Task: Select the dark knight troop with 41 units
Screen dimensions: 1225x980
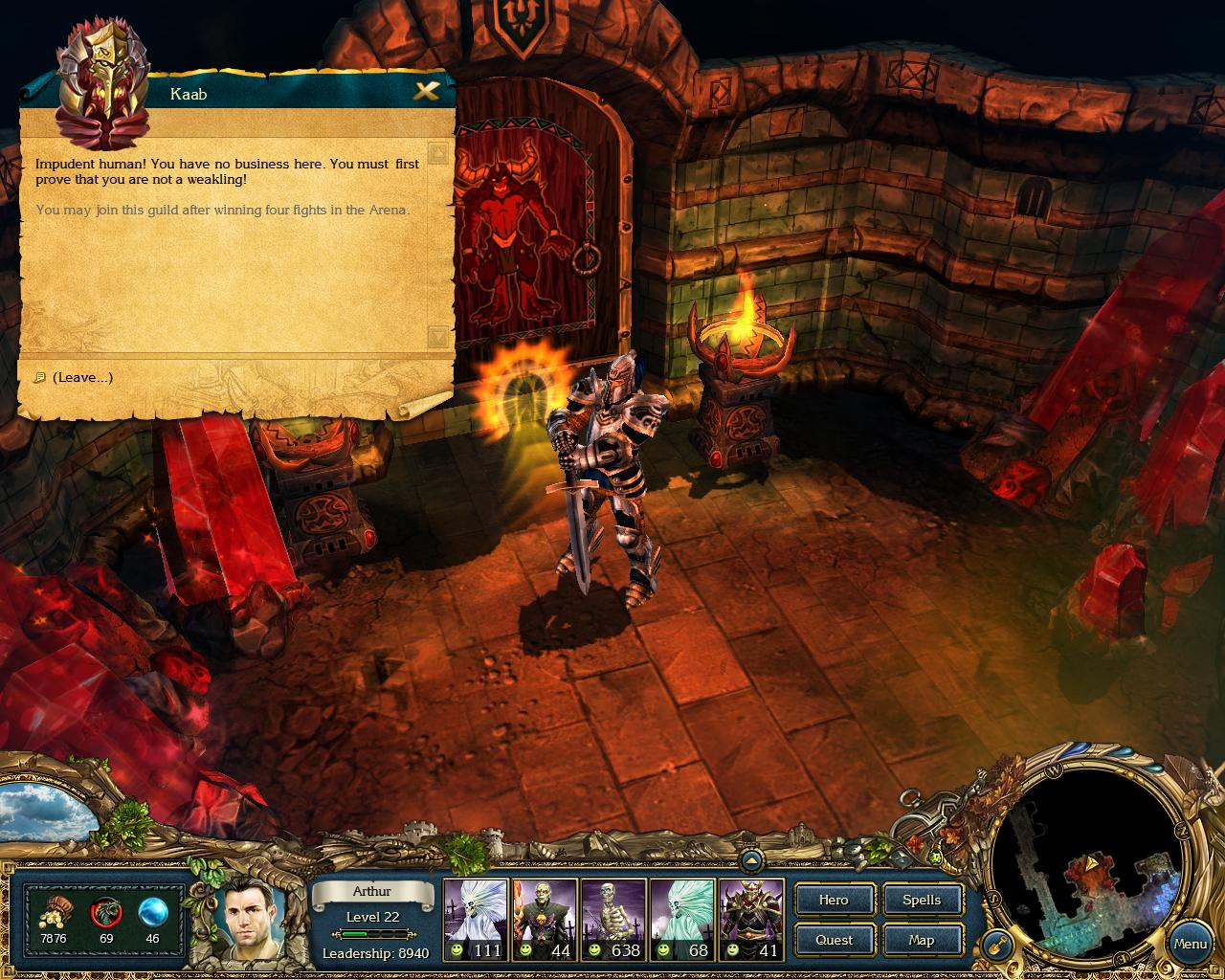Action: pos(751,919)
